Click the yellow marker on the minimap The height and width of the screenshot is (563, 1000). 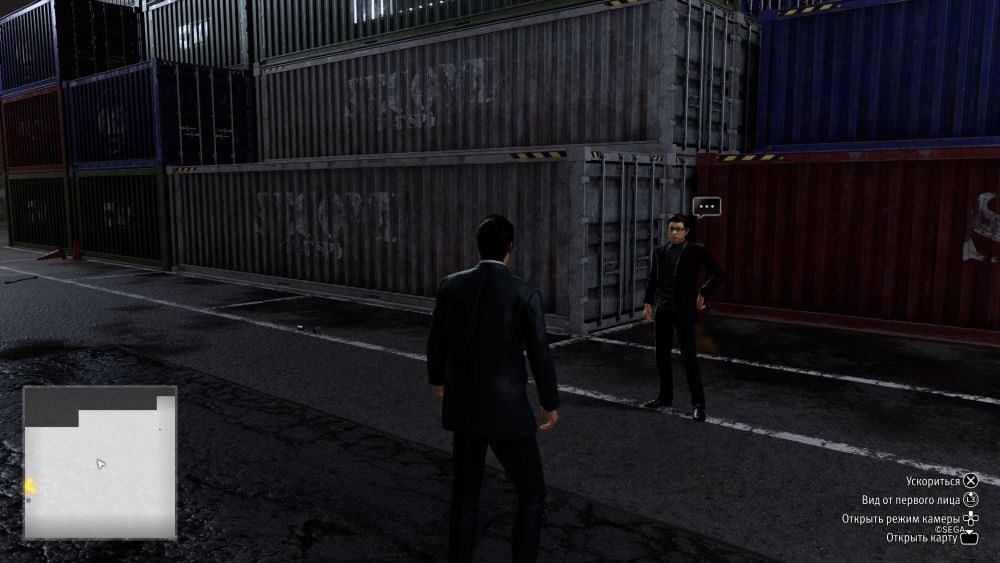(x=30, y=487)
